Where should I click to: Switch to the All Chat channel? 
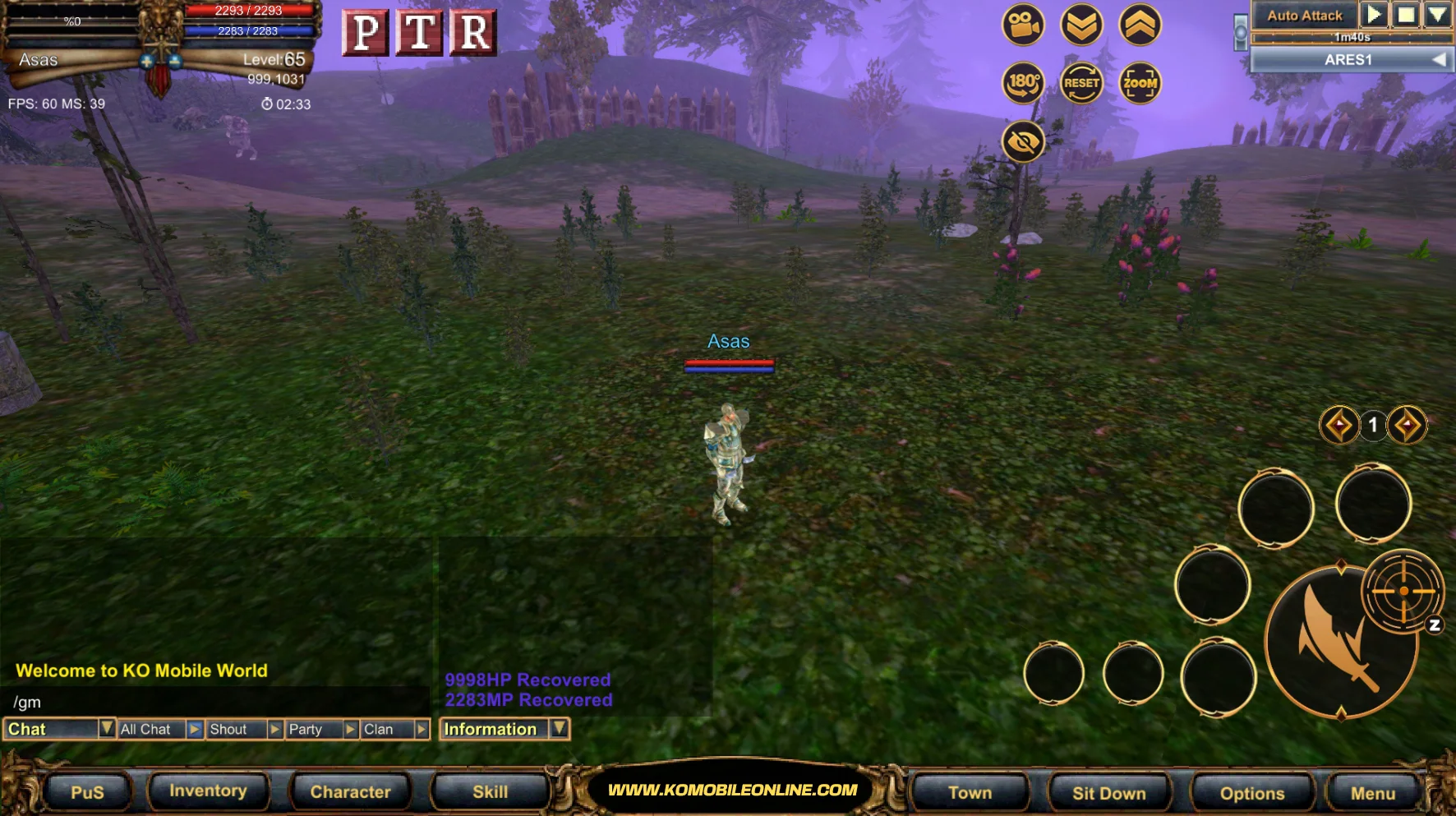click(152, 730)
